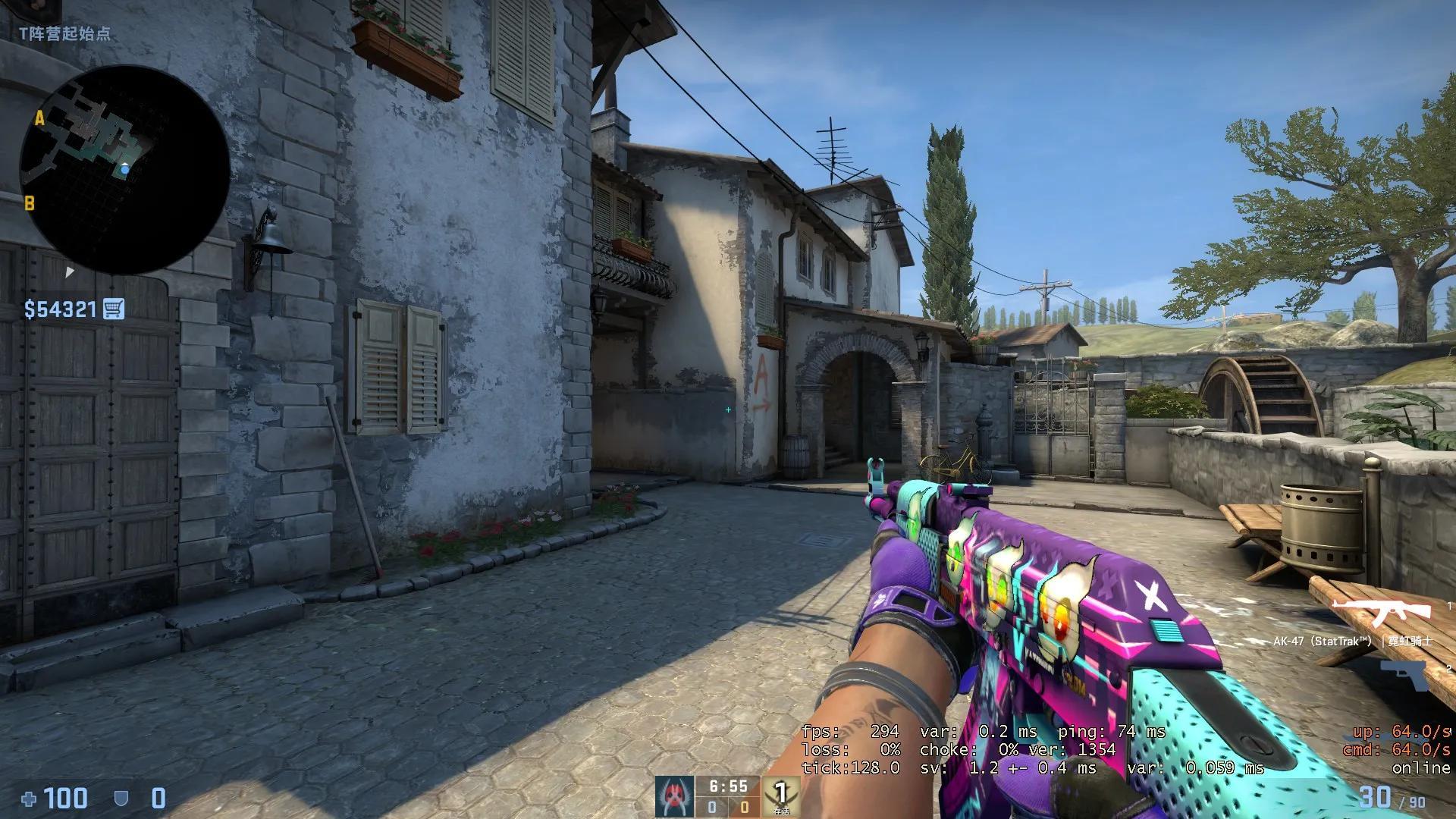Image resolution: width=1456 pixels, height=819 pixels.
Task: Click the crosshair at screen center
Action: coord(728,409)
